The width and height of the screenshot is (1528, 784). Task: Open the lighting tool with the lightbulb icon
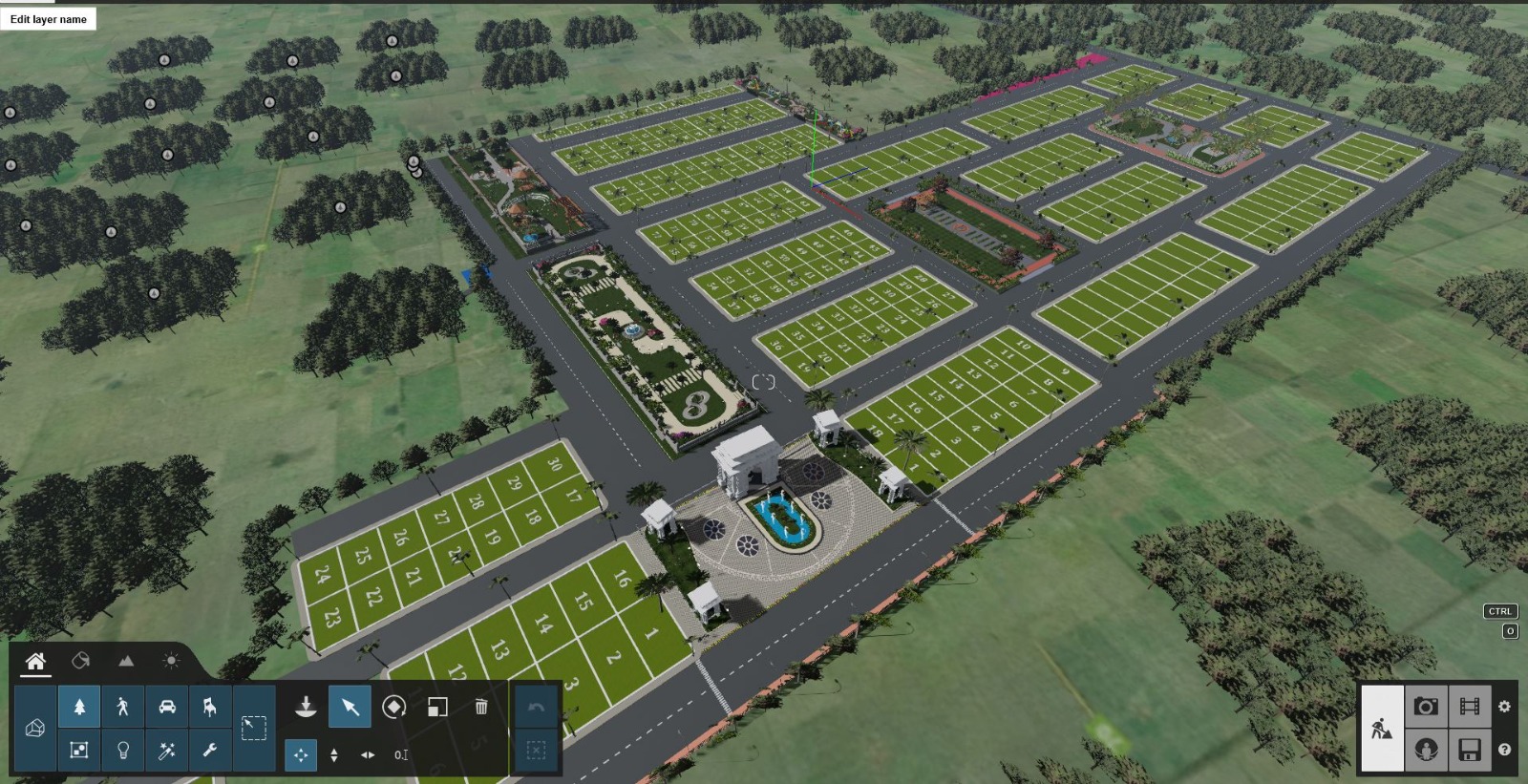coord(123,752)
